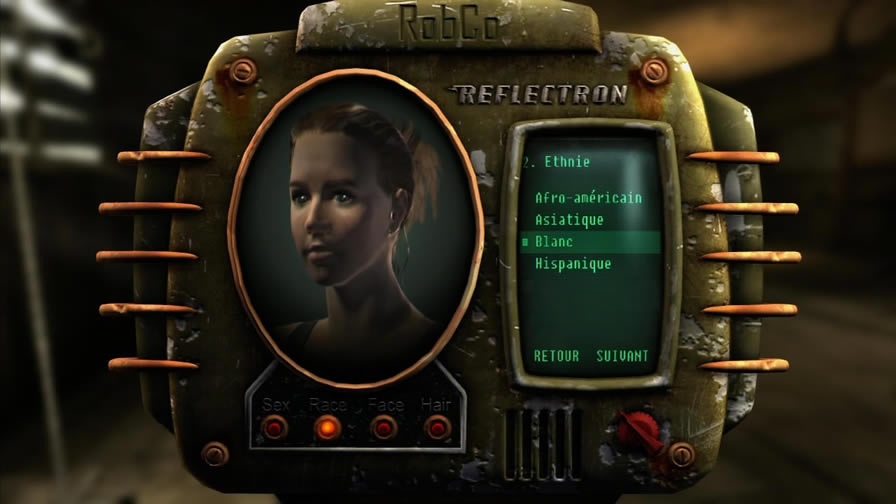Select the Afro-américain ethnicity option
This screenshot has height=504, width=896.
pyautogui.click(x=588, y=197)
